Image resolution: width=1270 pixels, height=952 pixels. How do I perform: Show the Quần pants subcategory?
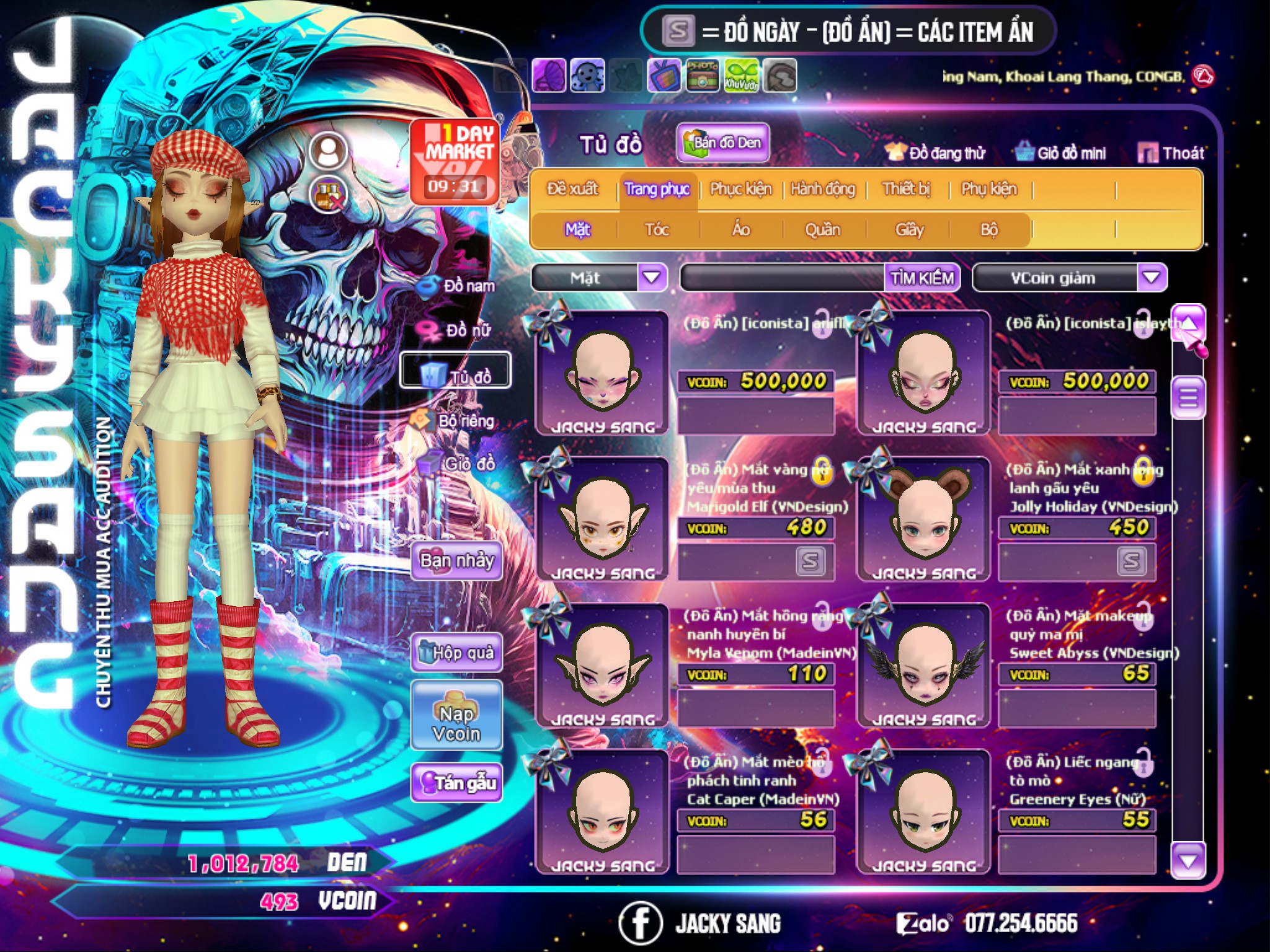click(822, 230)
